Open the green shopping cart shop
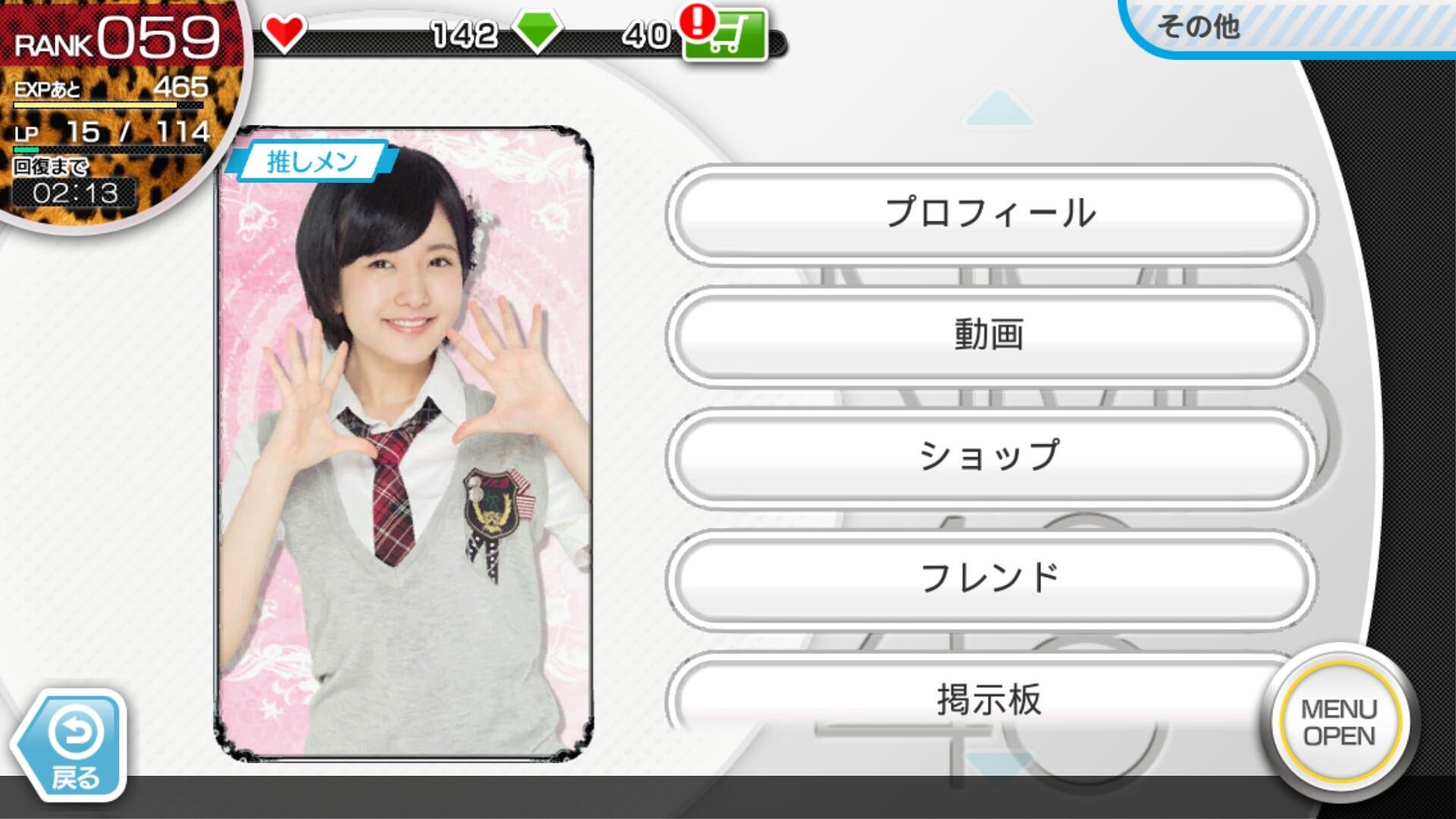 pos(724,36)
